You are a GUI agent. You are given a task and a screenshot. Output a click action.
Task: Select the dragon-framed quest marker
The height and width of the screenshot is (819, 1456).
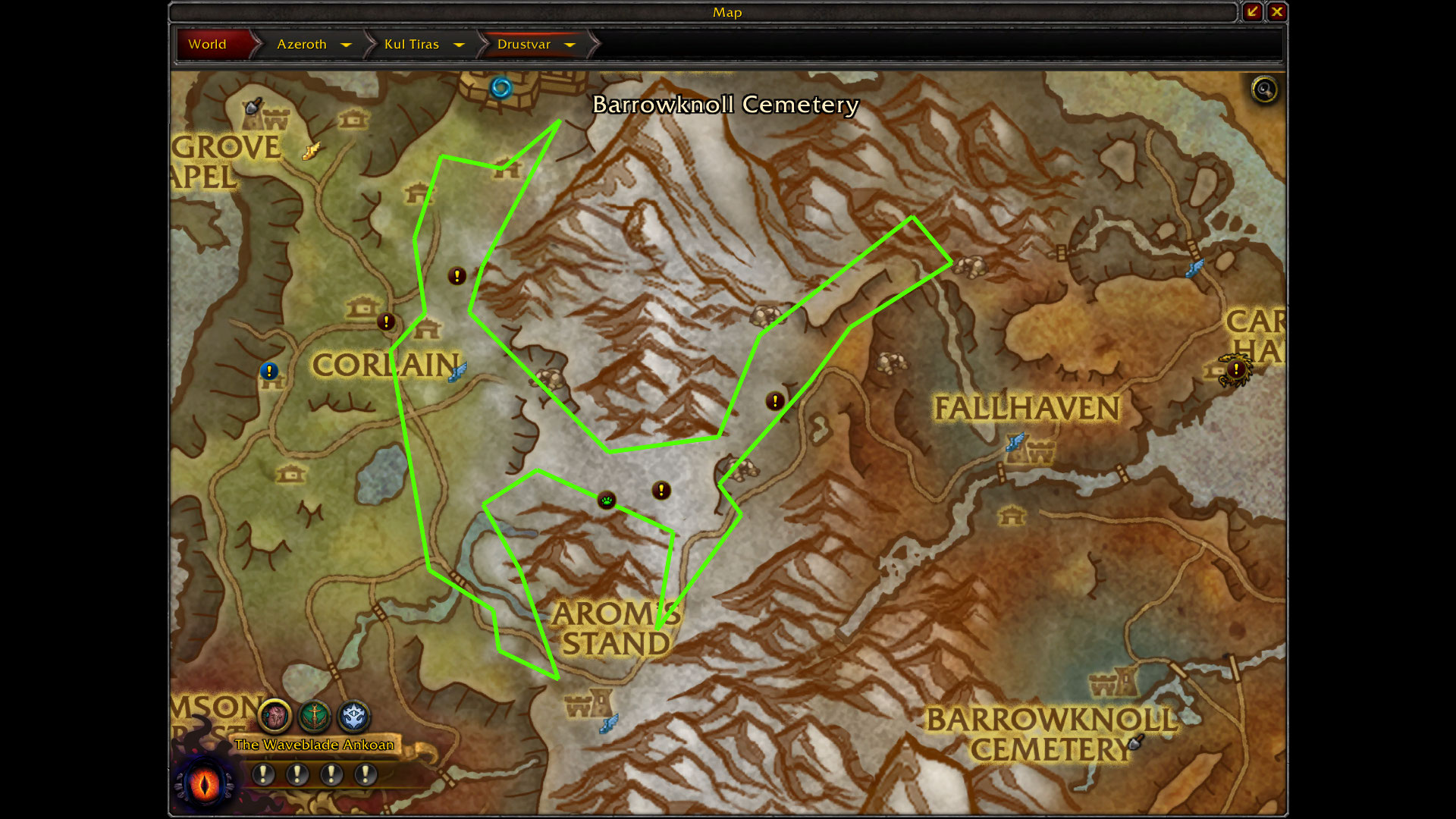[1236, 370]
